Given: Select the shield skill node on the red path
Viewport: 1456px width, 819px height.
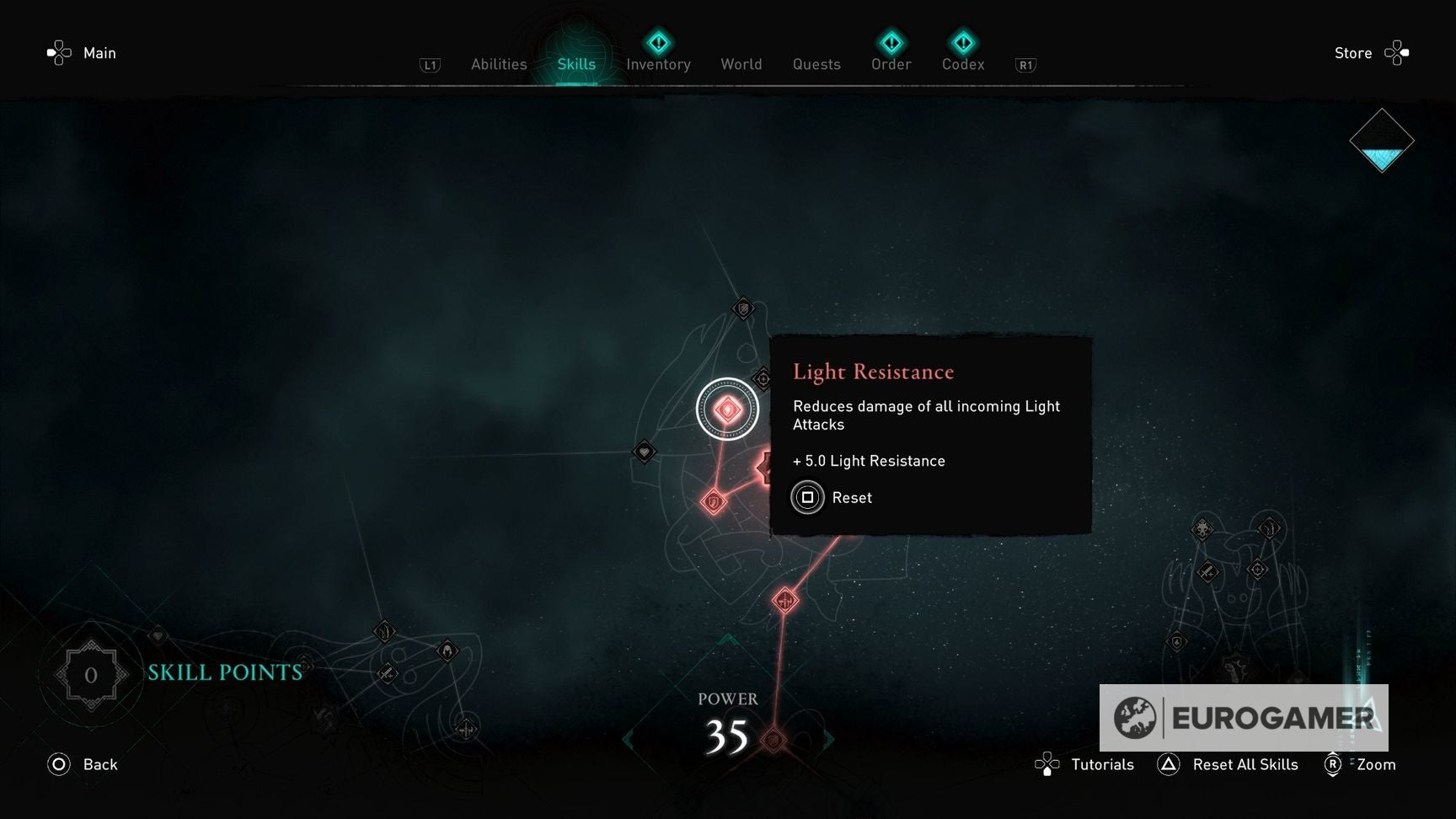Looking at the screenshot, I should [712, 501].
